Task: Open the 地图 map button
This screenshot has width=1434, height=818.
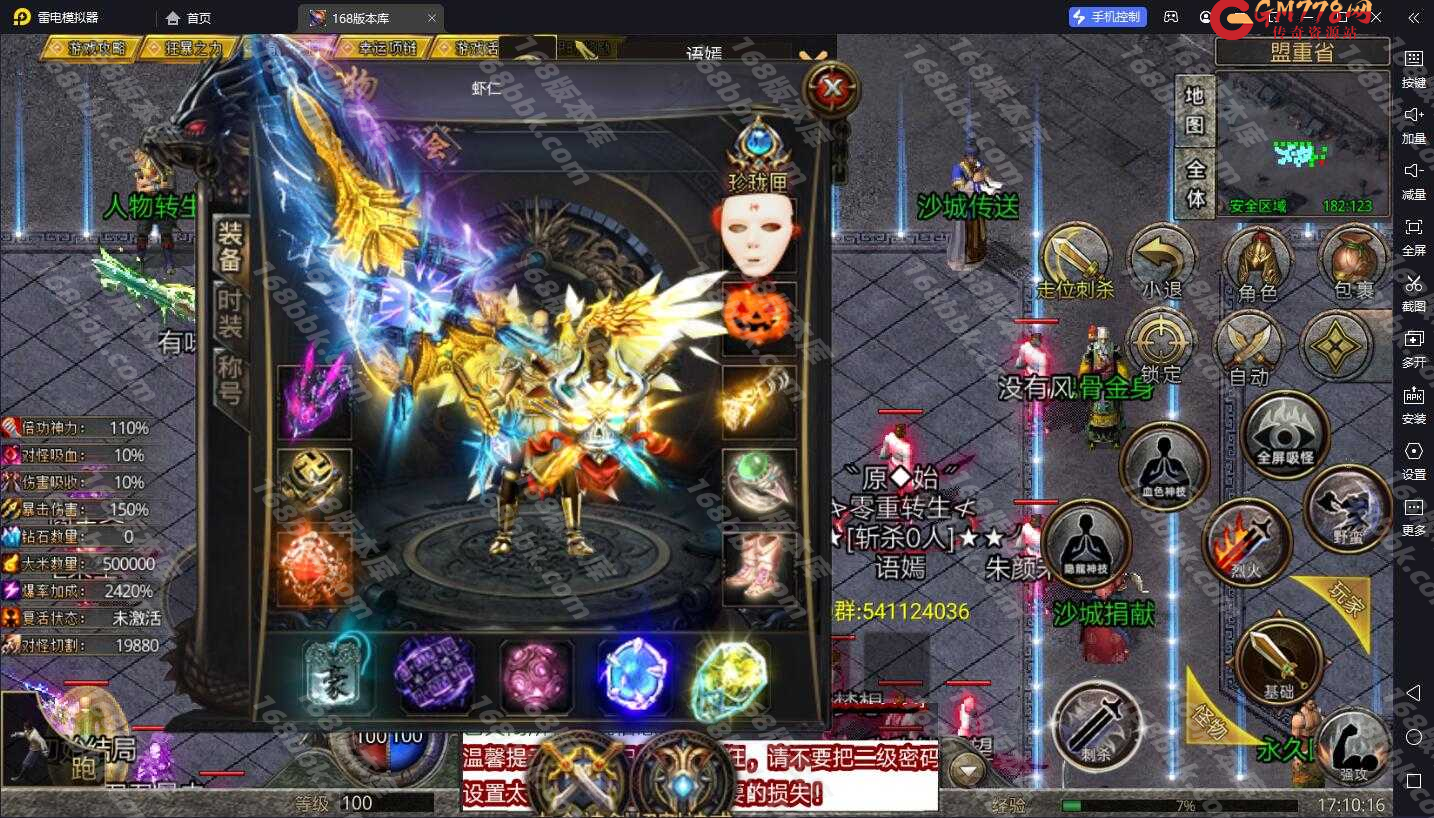Action: pyautogui.click(x=1194, y=110)
